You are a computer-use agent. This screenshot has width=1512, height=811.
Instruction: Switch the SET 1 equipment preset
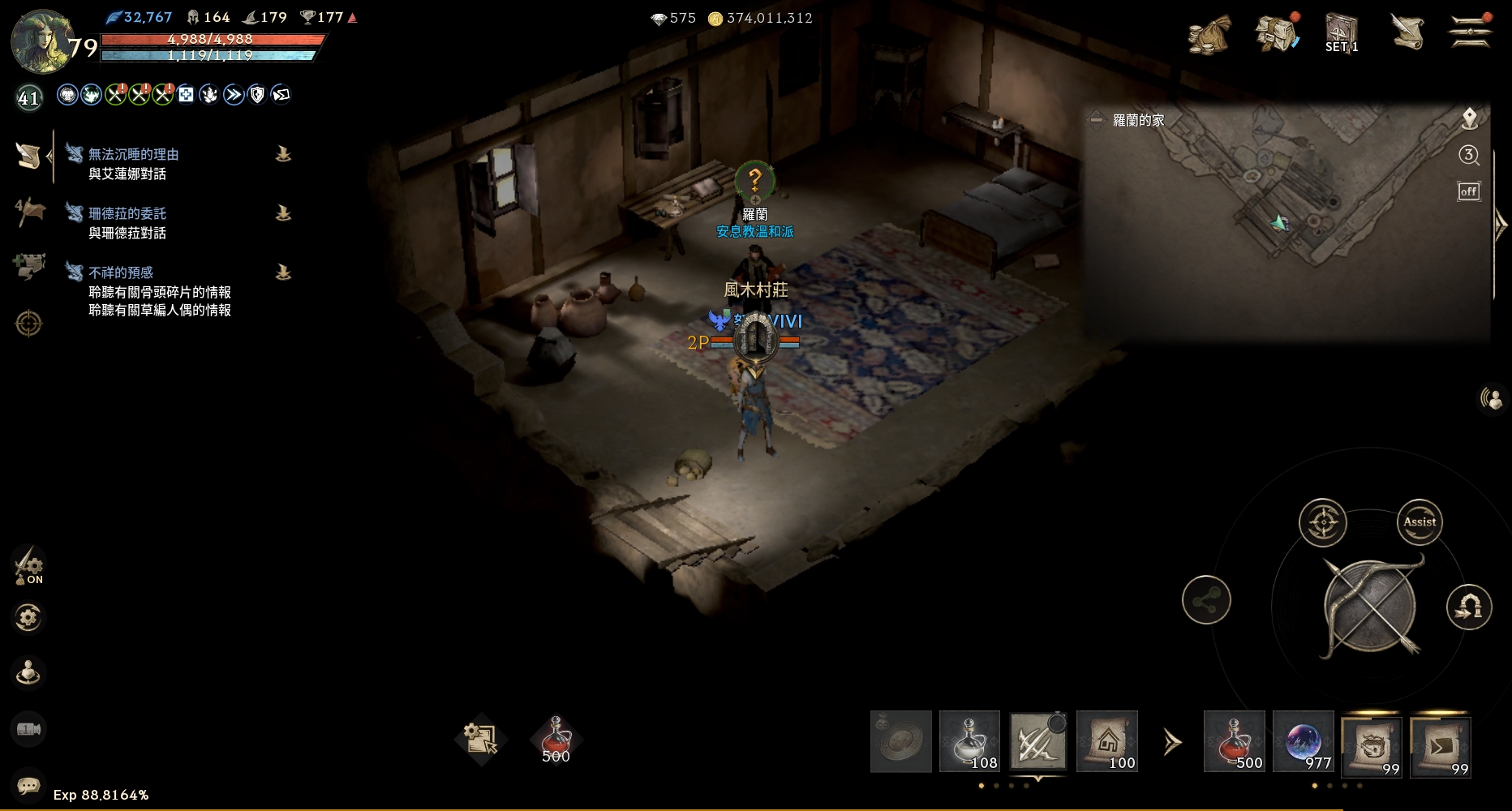coord(1341,34)
